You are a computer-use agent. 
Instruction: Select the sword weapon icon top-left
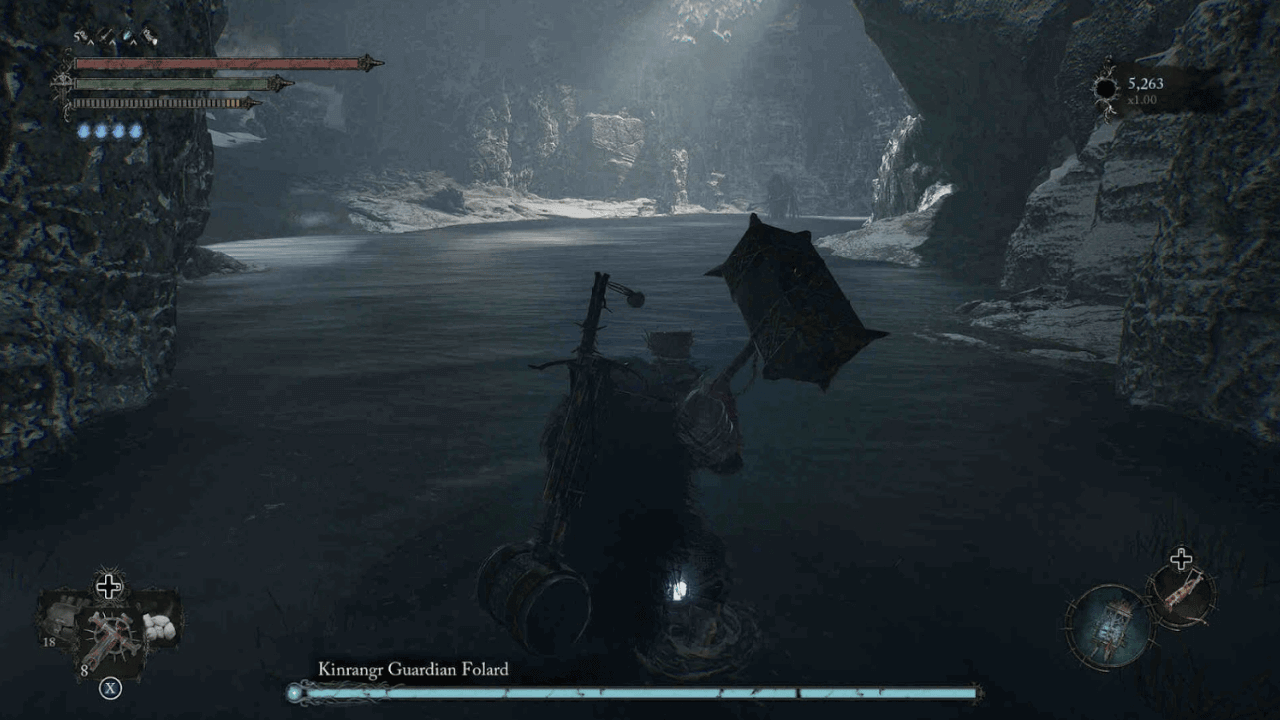click(105, 35)
